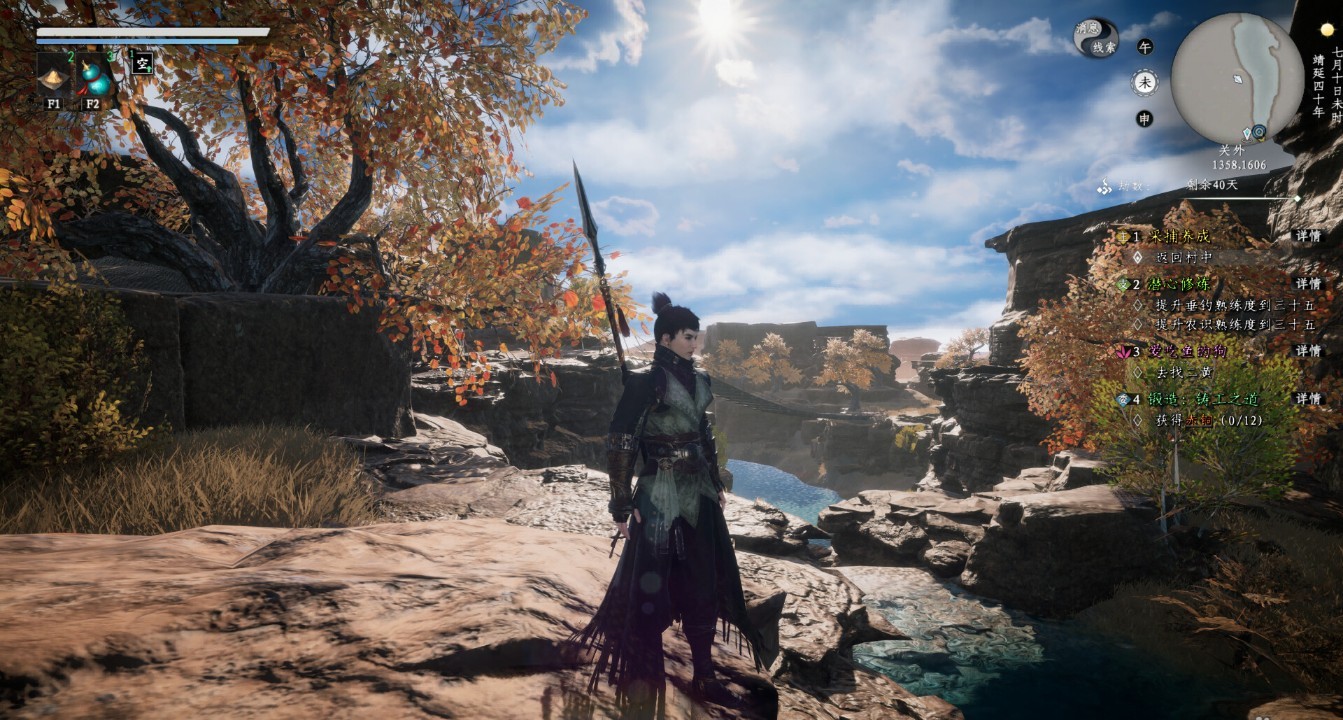Open 详情 details for quest 潜心修炼
Viewport: 1343px width, 720px height.
click(x=1308, y=284)
